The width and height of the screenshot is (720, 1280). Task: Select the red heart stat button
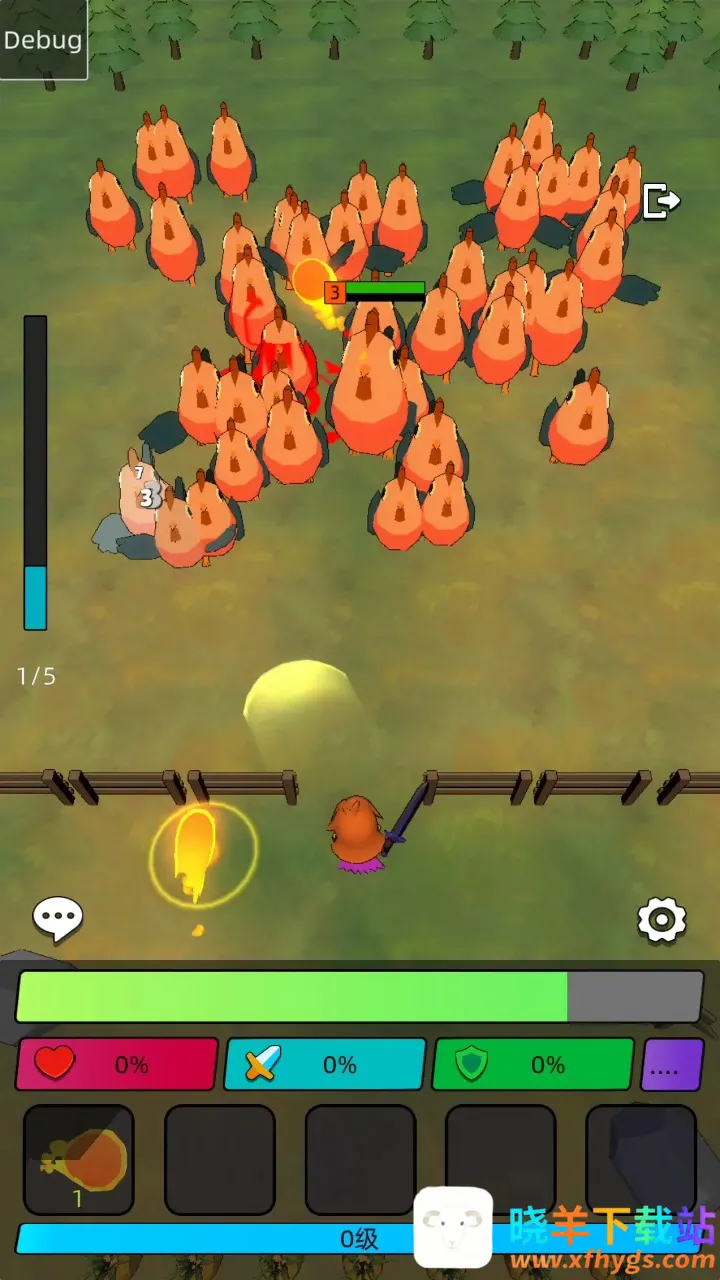point(117,1065)
